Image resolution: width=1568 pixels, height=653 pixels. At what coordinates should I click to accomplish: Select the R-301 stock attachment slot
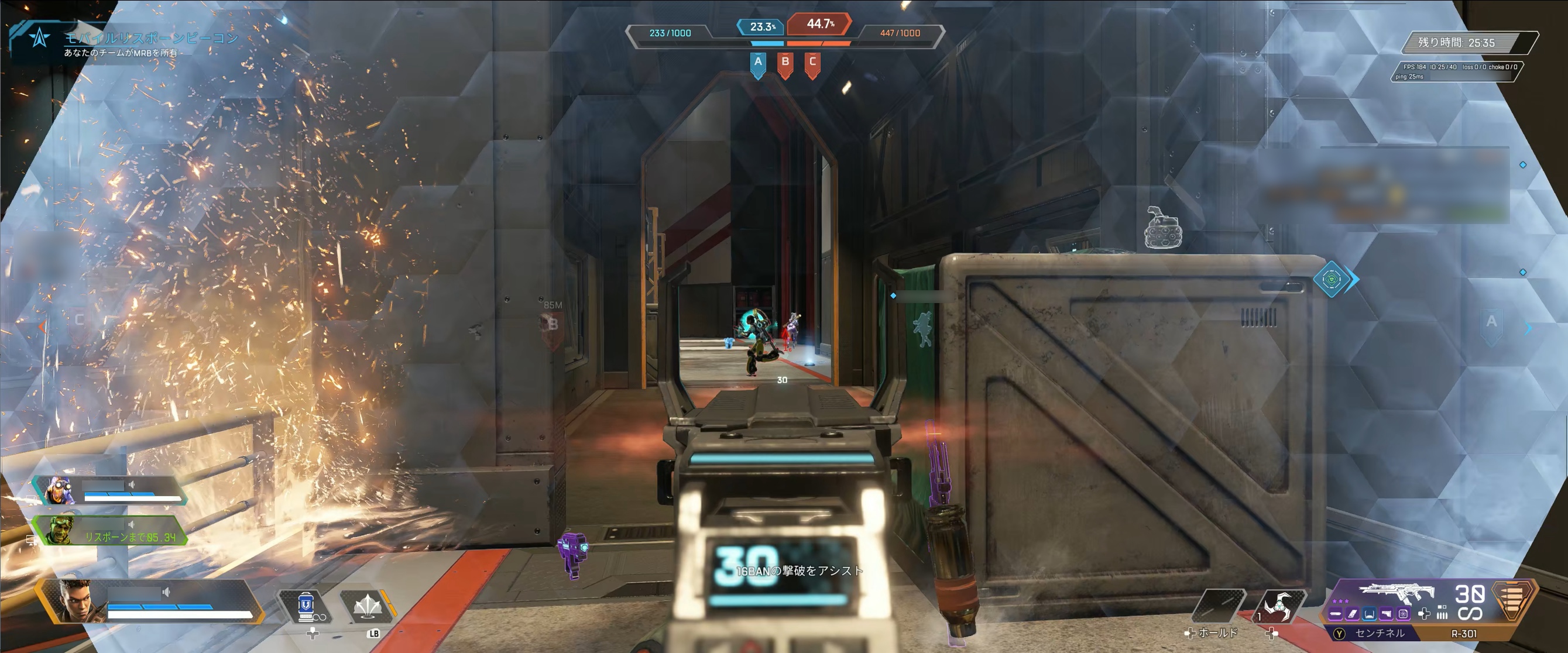1386,614
